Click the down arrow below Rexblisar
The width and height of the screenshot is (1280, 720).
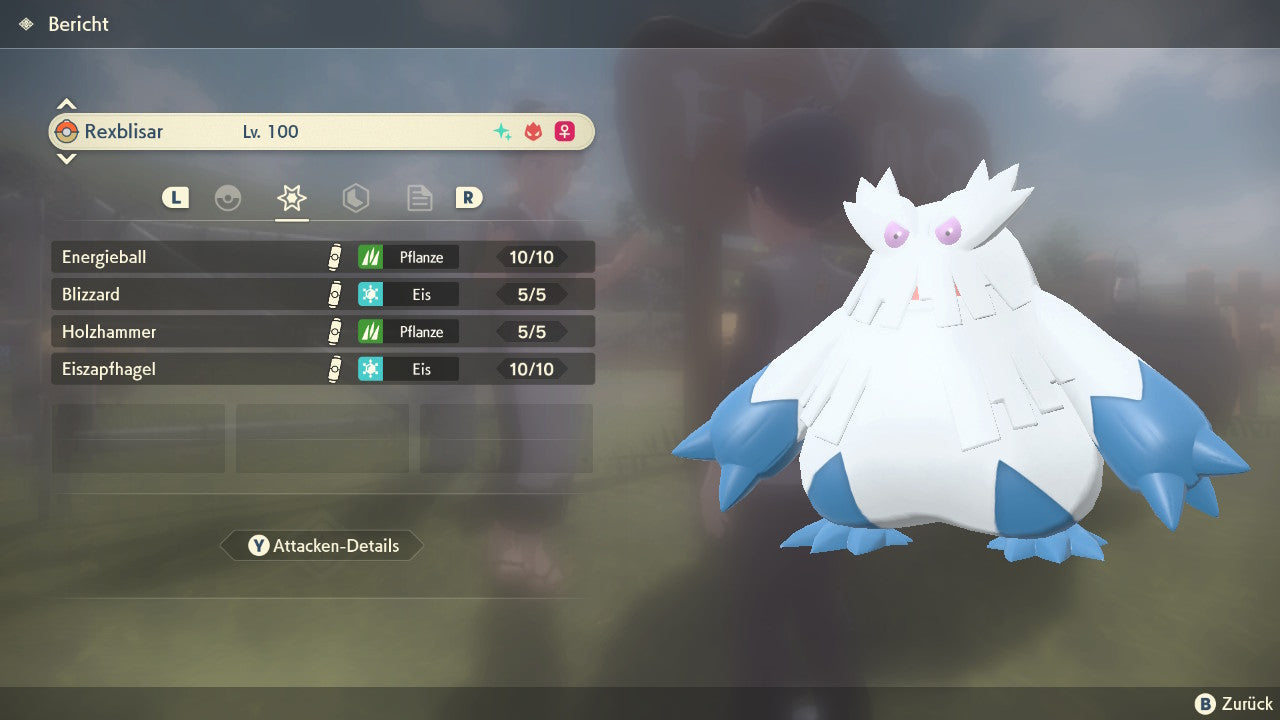click(66, 158)
